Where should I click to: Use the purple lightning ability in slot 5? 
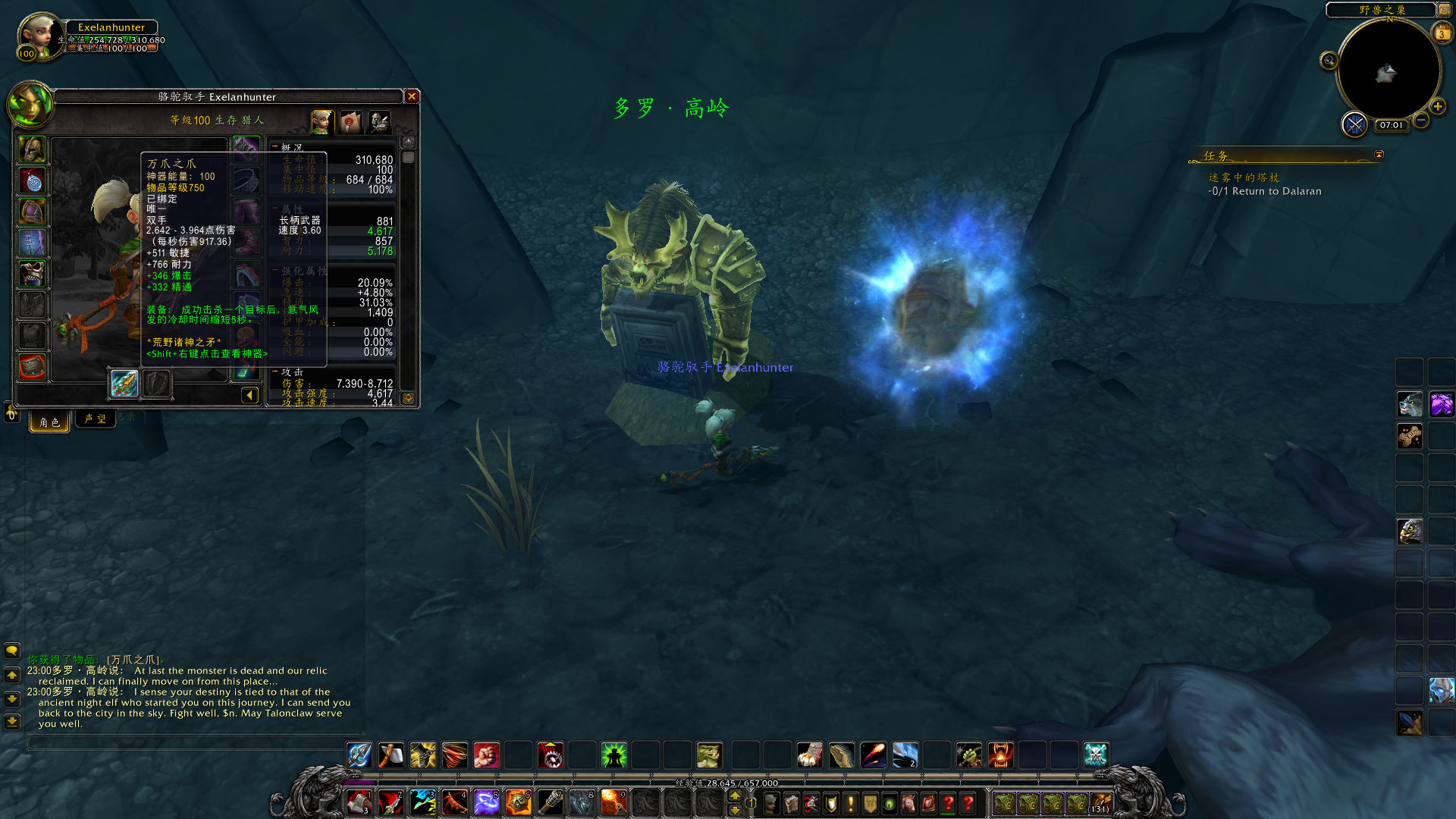[x=485, y=802]
